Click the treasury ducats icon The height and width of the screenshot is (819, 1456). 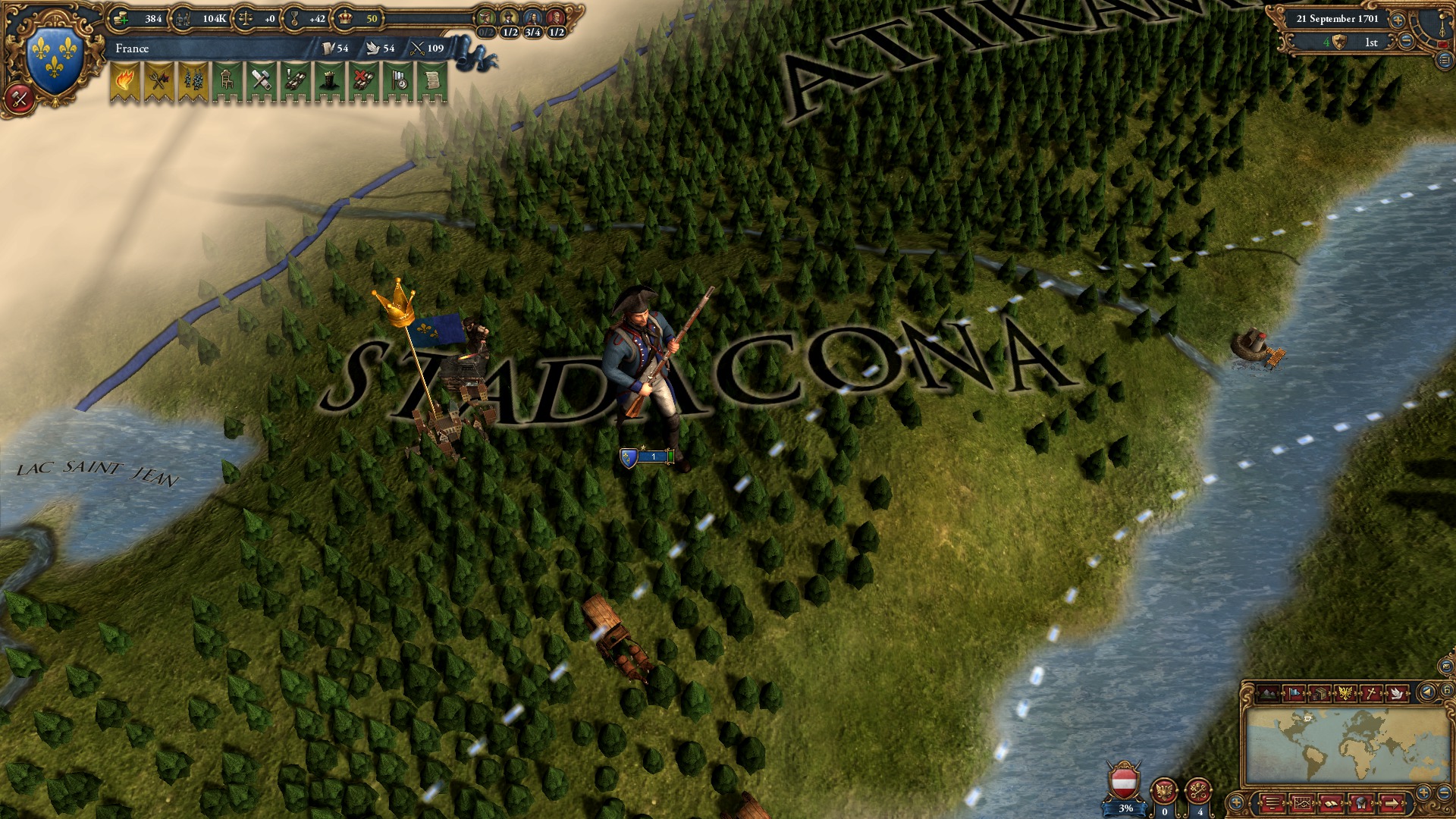tap(120, 18)
